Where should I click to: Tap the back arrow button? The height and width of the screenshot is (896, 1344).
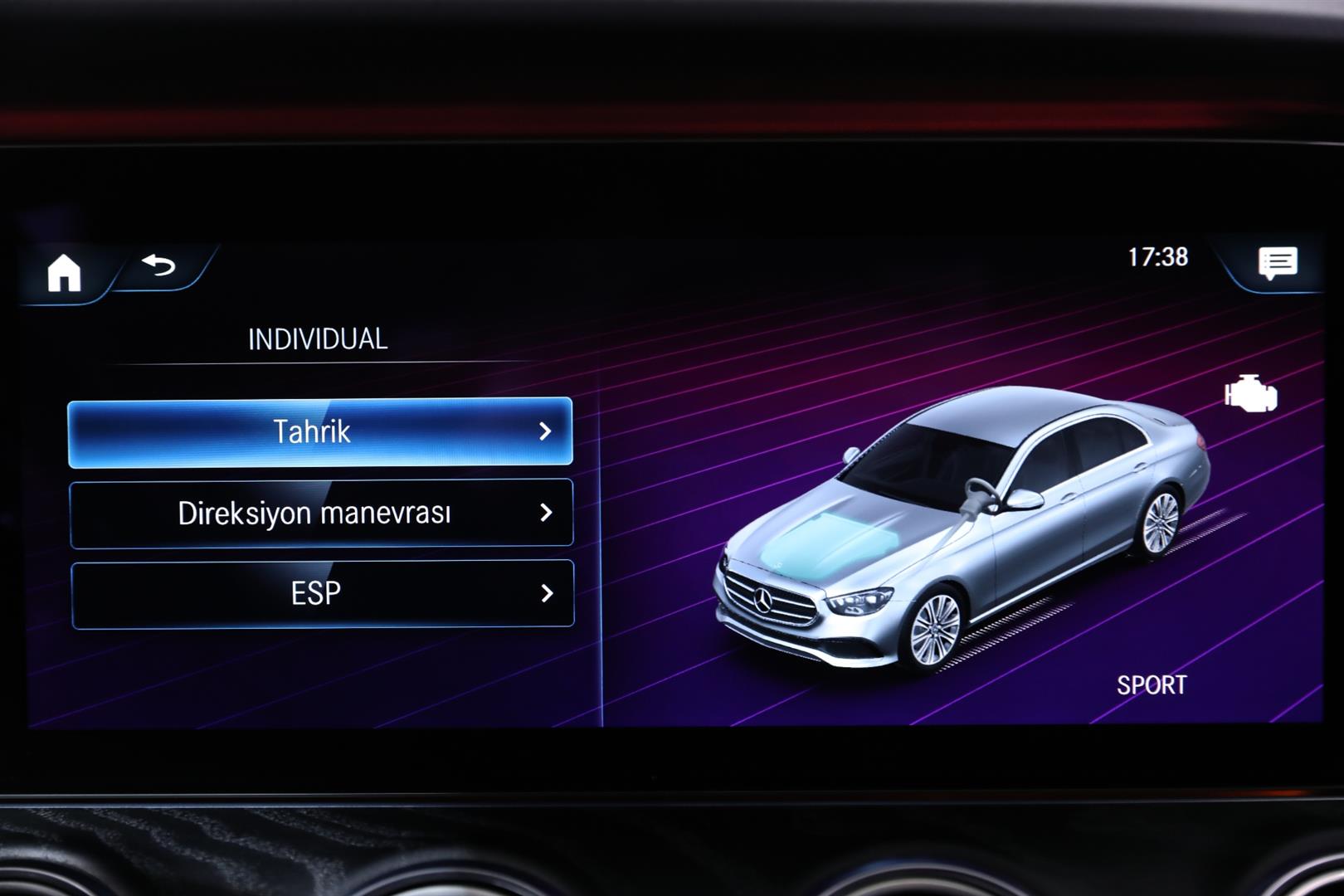[159, 265]
